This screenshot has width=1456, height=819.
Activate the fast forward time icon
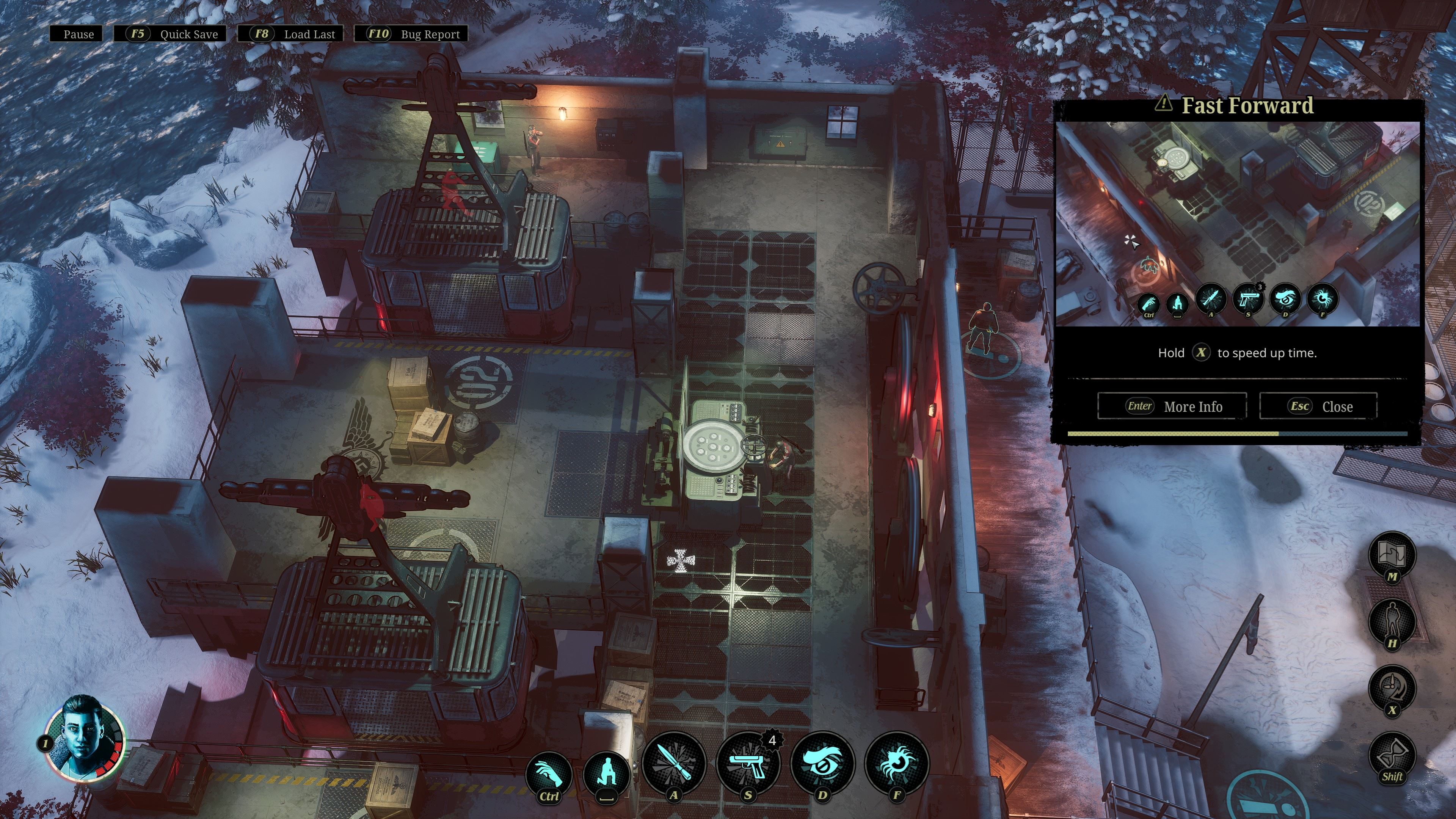1392,689
